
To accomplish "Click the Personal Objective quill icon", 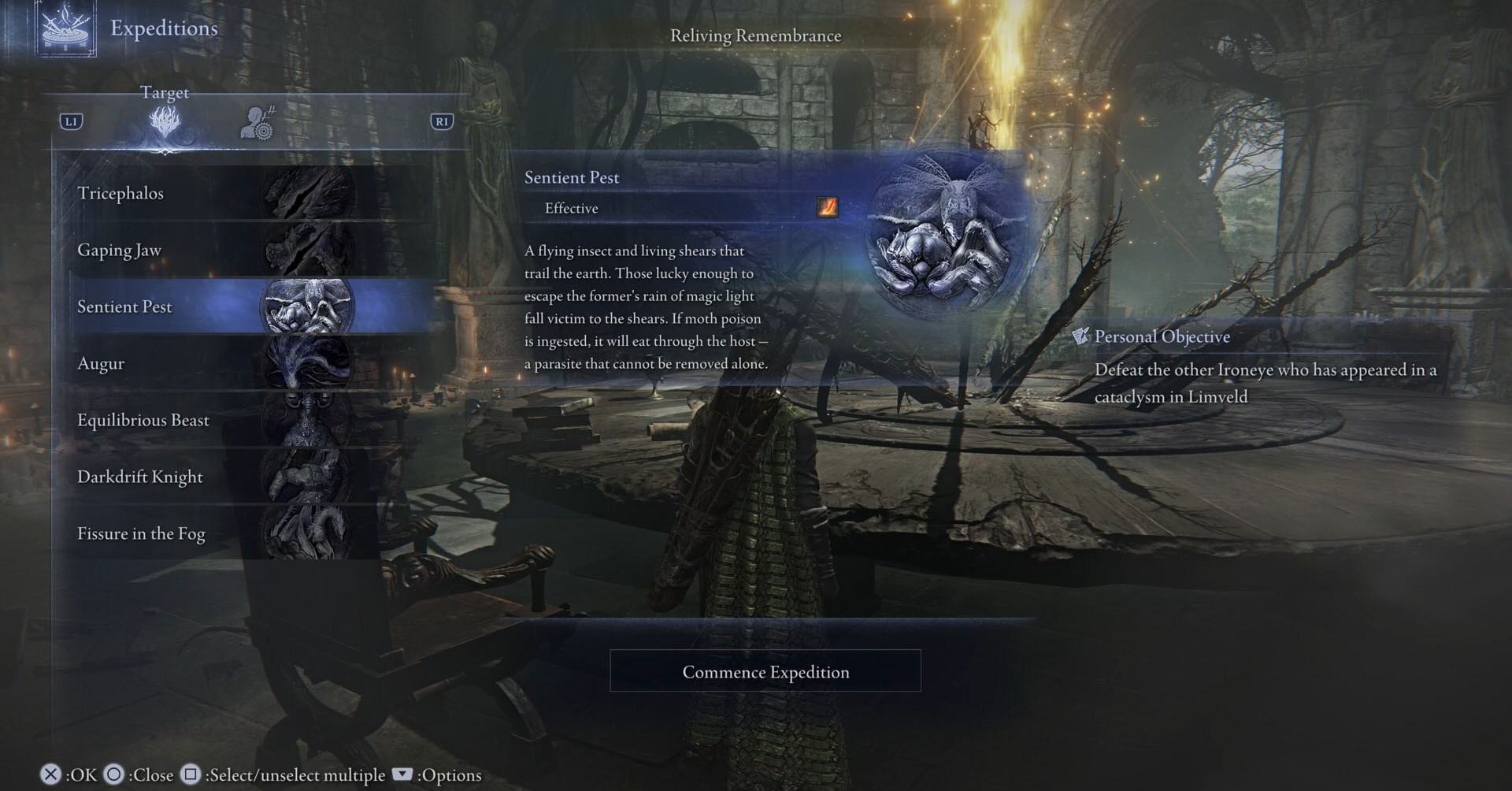I will [x=1080, y=336].
